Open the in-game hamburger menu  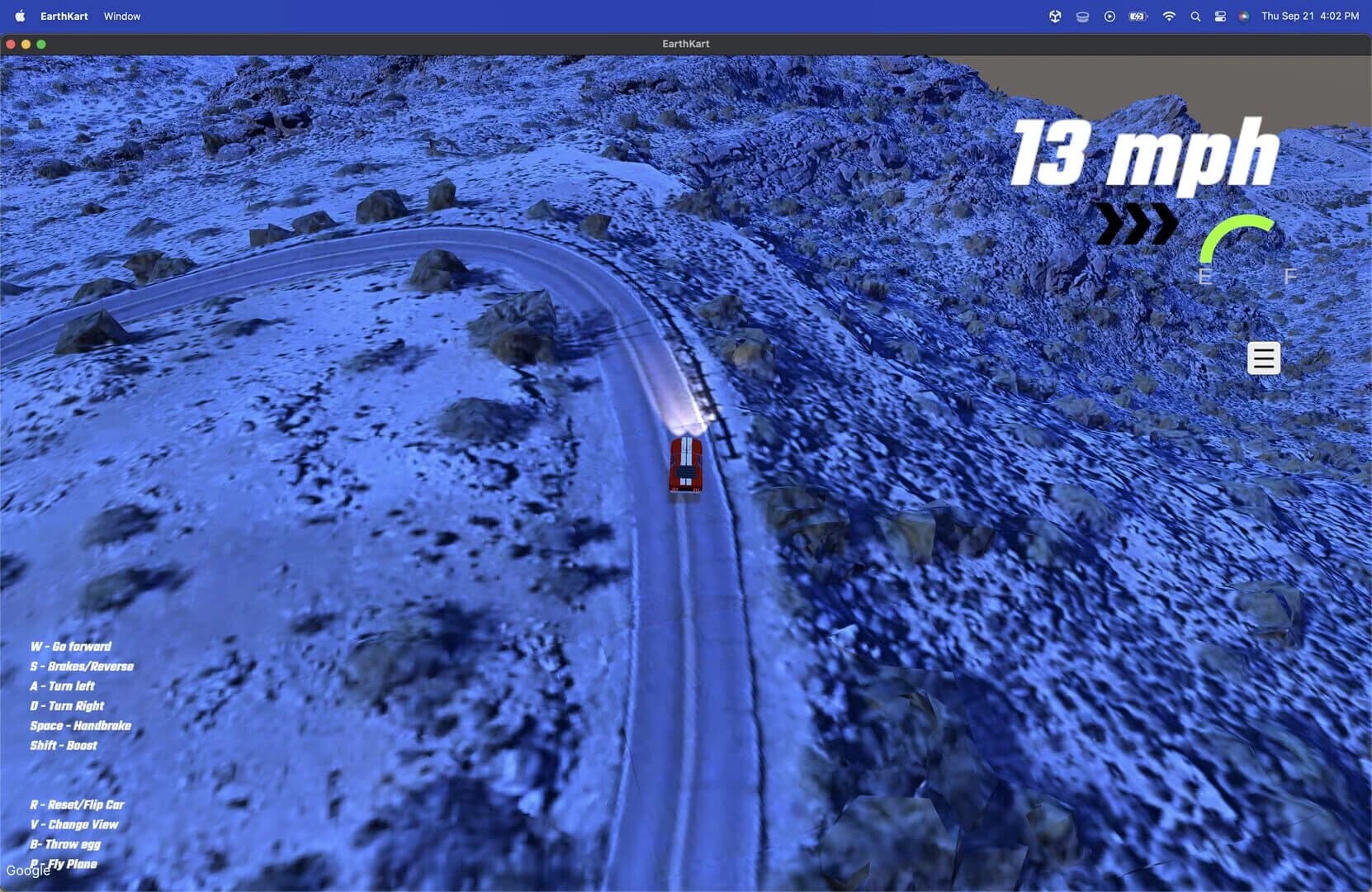[1263, 358]
